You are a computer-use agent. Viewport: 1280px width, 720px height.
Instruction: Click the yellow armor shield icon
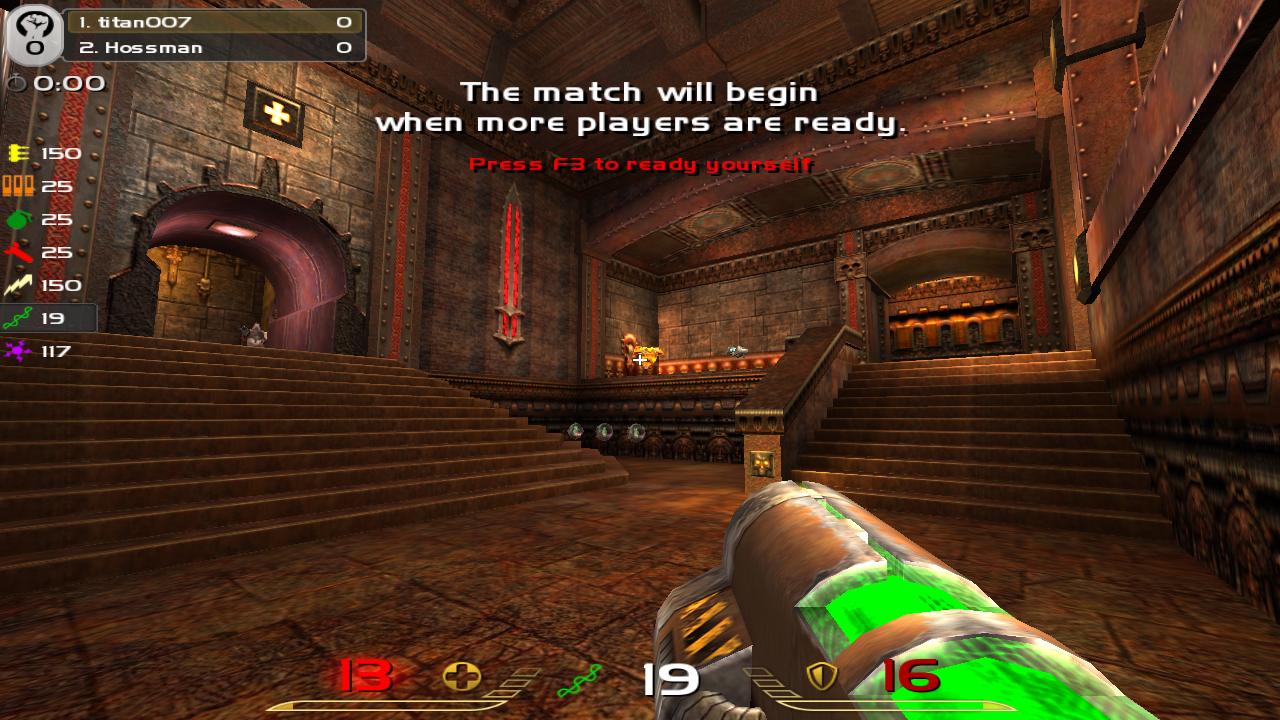coord(820,677)
